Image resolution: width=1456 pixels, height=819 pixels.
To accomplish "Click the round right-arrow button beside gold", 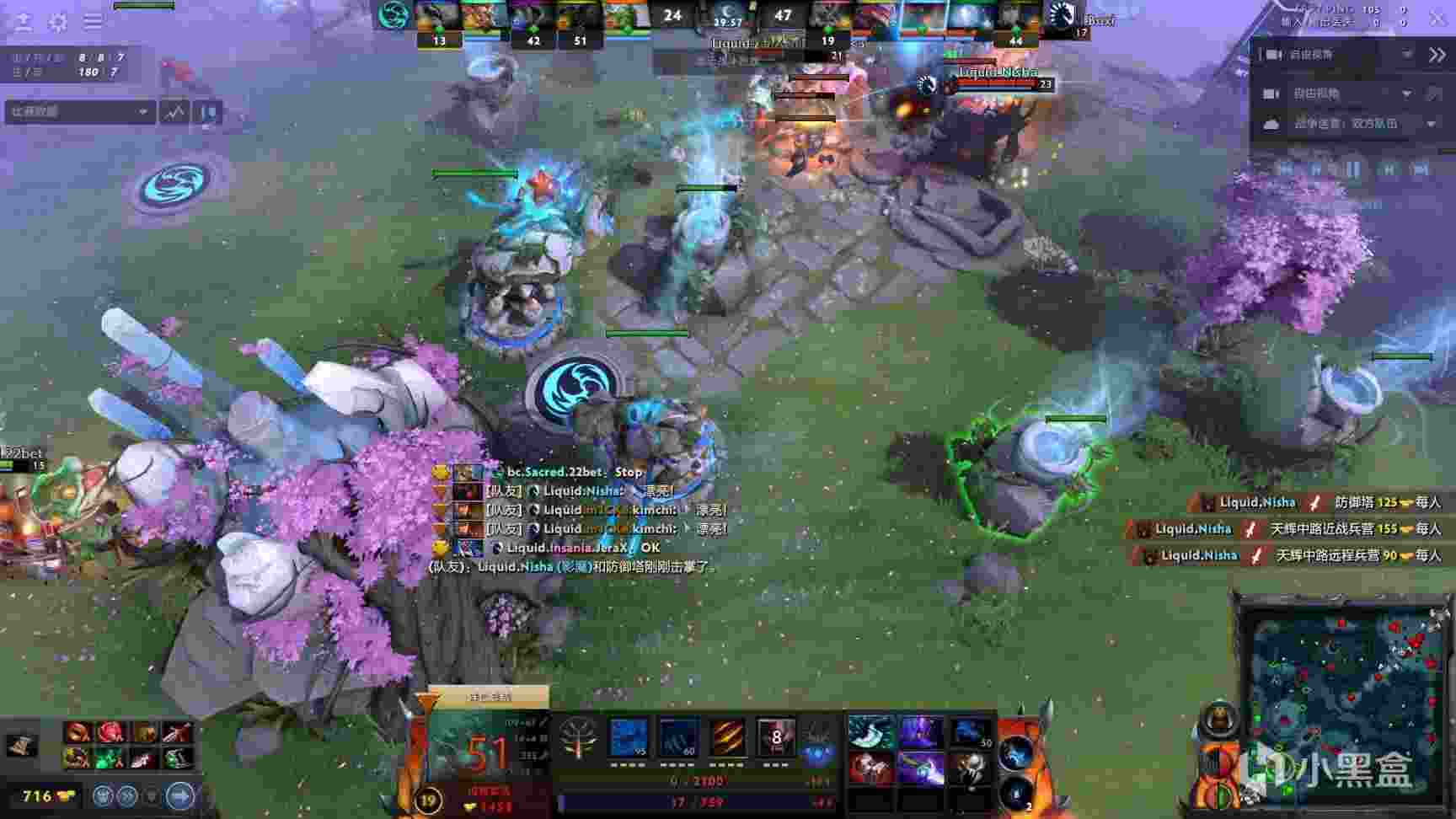I will pos(179,795).
